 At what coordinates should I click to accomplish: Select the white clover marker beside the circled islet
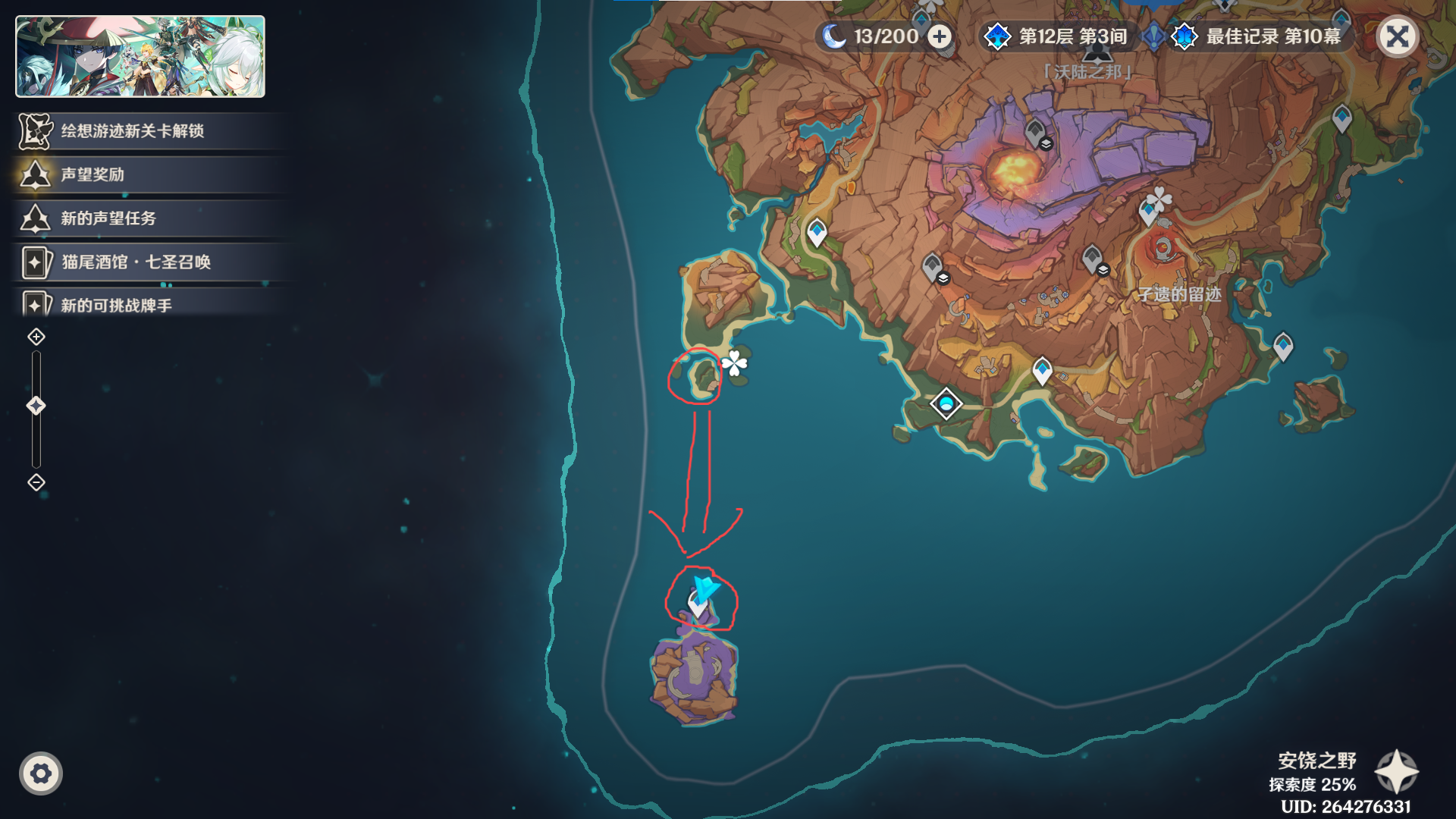tap(734, 364)
